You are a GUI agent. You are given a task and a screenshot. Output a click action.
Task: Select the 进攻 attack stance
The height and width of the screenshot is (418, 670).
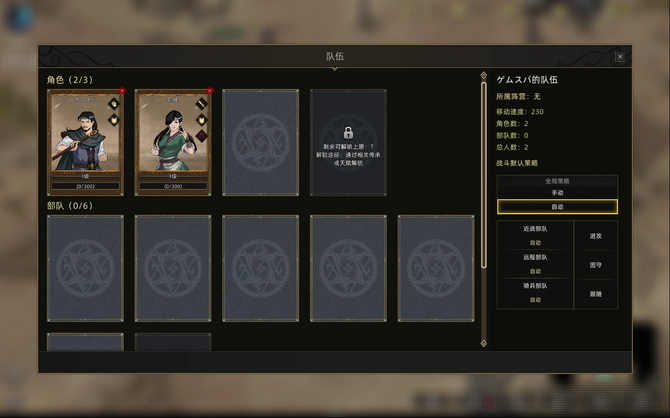pyautogui.click(x=596, y=236)
